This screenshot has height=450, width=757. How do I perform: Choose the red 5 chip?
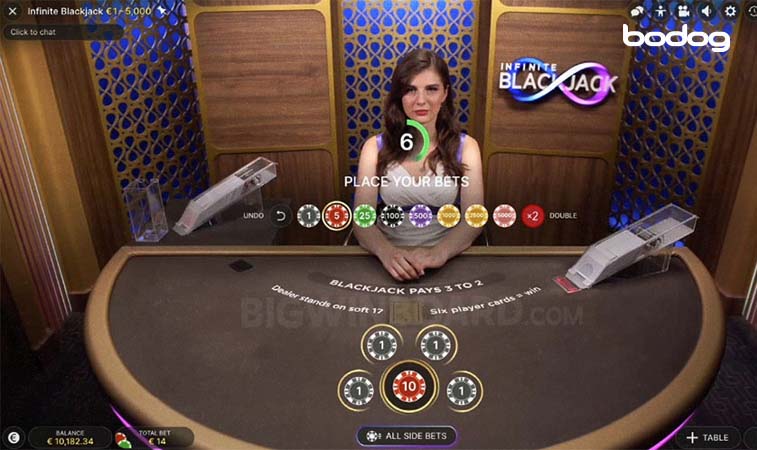(x=337, y=215)
